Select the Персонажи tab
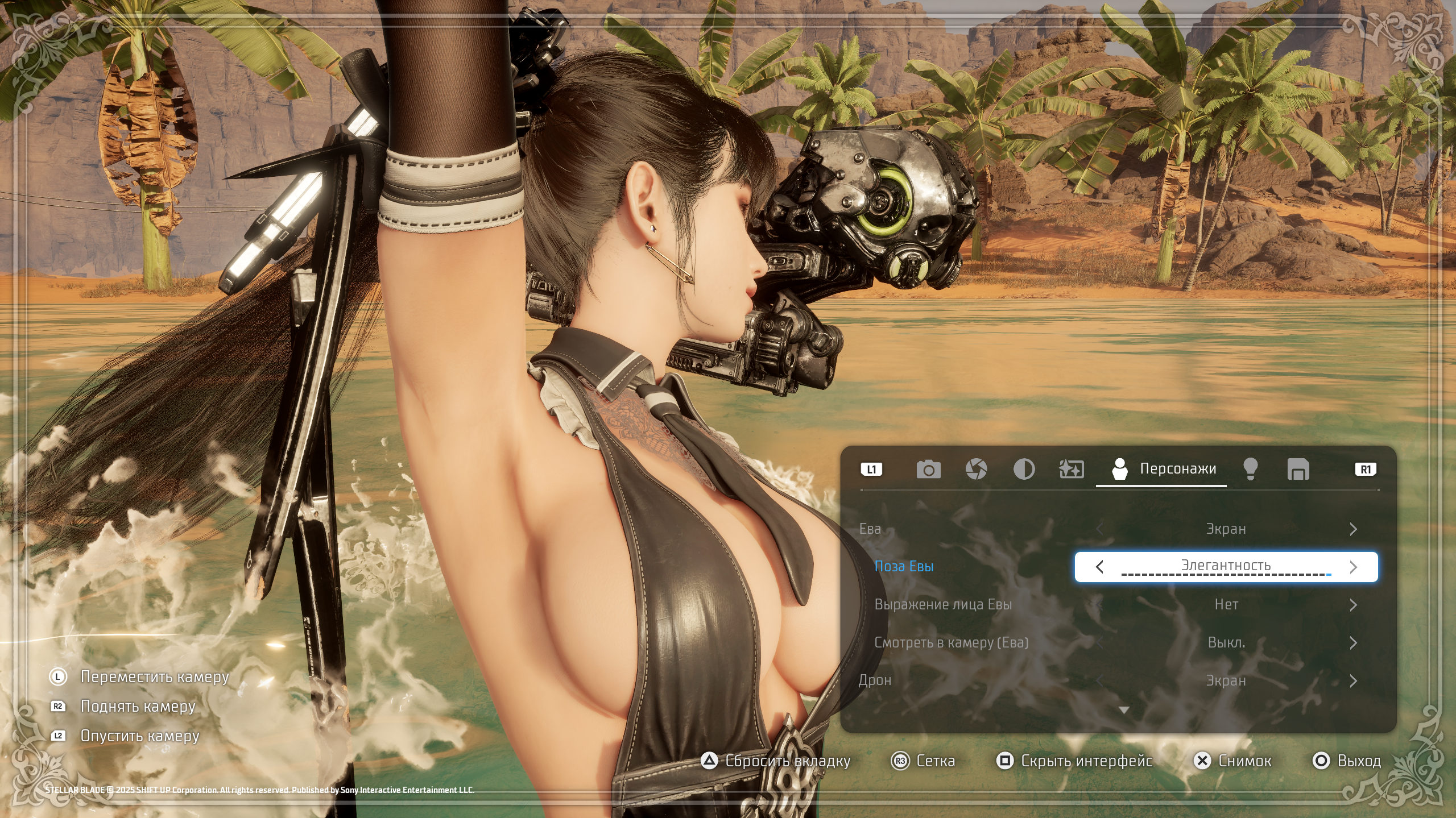 1163,469
